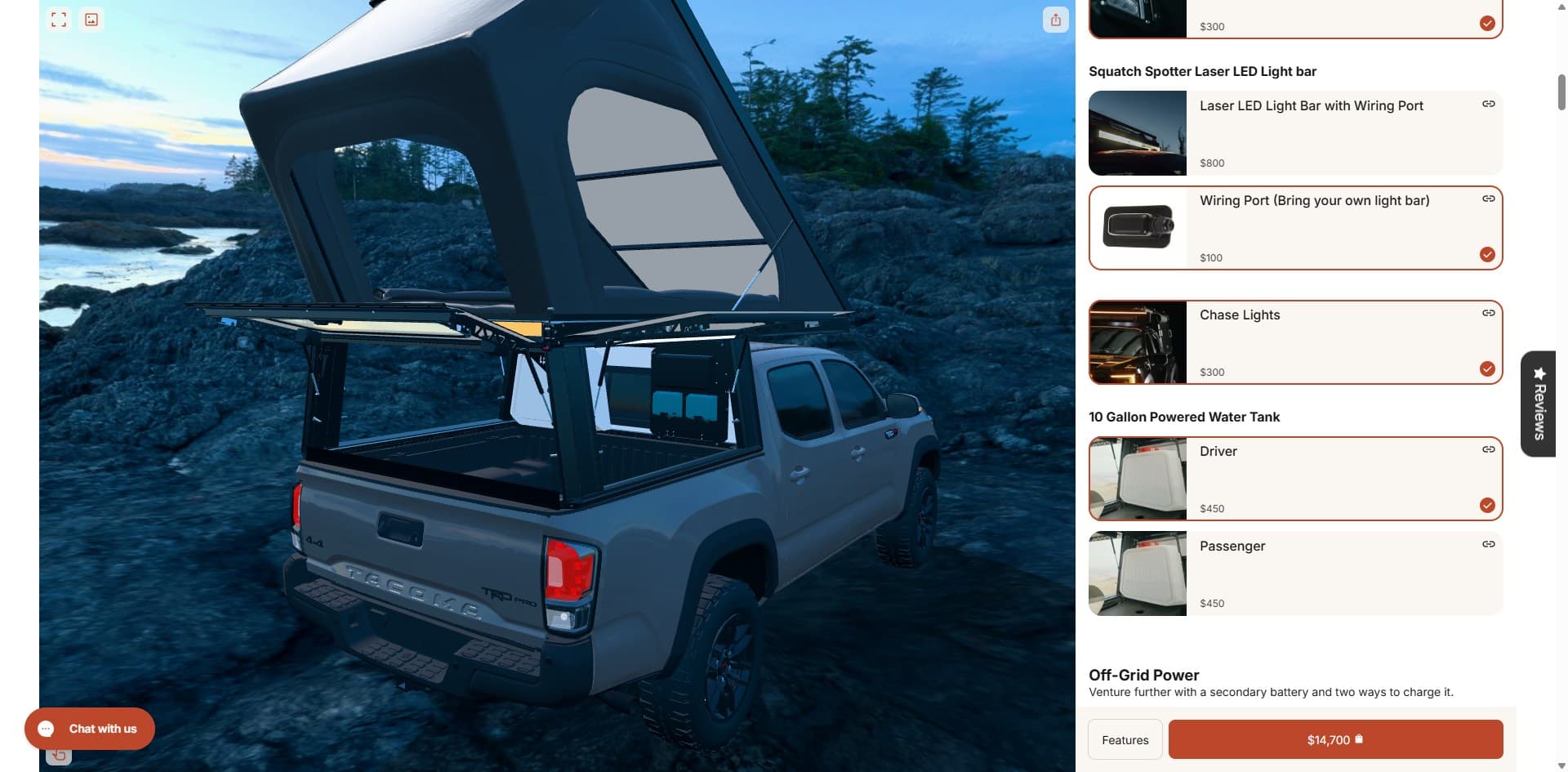Click the share icon above the options panel

(1056, 20)
